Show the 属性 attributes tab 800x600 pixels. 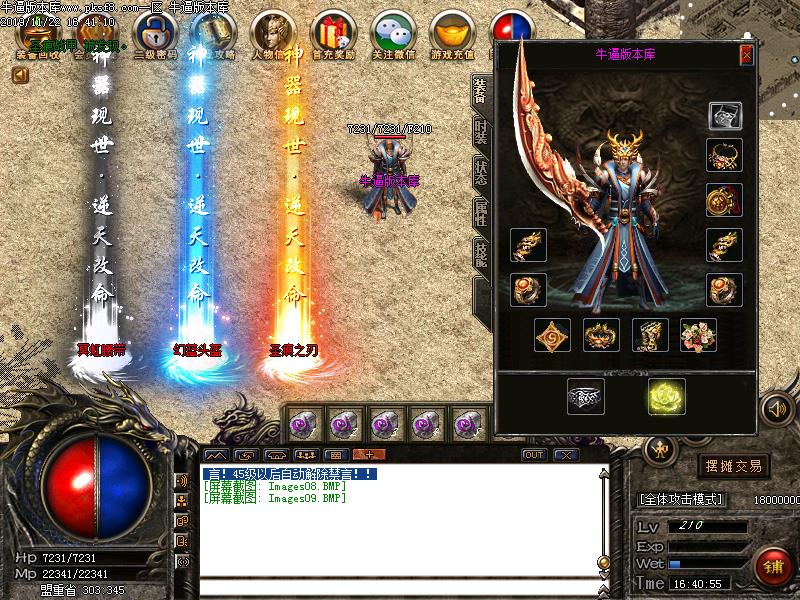pos(480,213)
